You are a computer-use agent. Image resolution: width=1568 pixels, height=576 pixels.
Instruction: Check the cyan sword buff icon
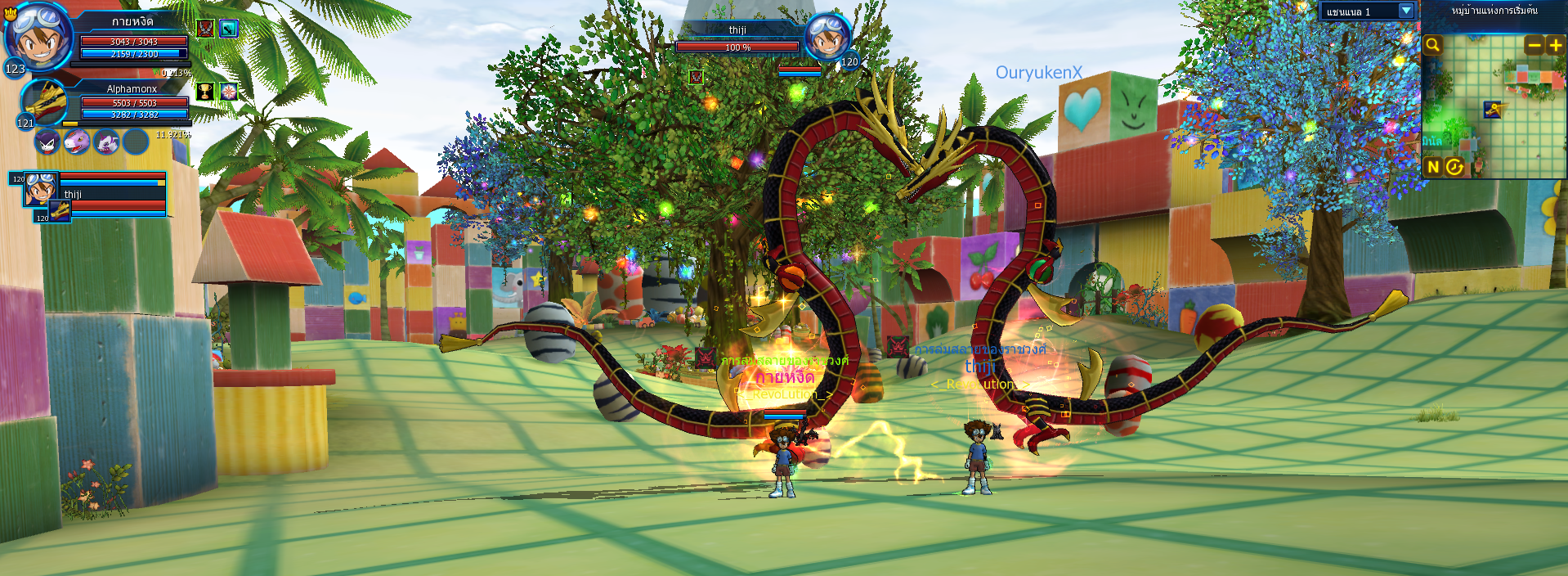click(x=228, y=29)
